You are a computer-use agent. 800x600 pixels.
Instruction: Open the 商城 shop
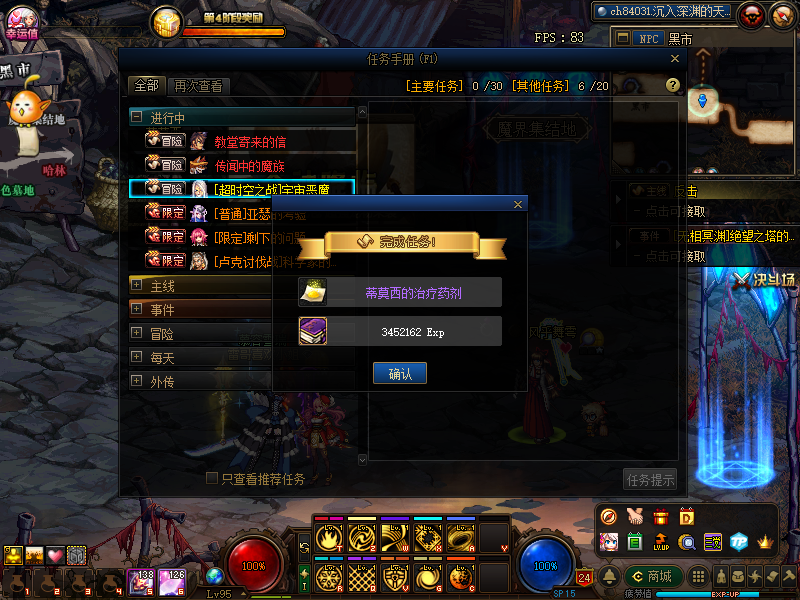pyautogui.click(x=652, y=576)
